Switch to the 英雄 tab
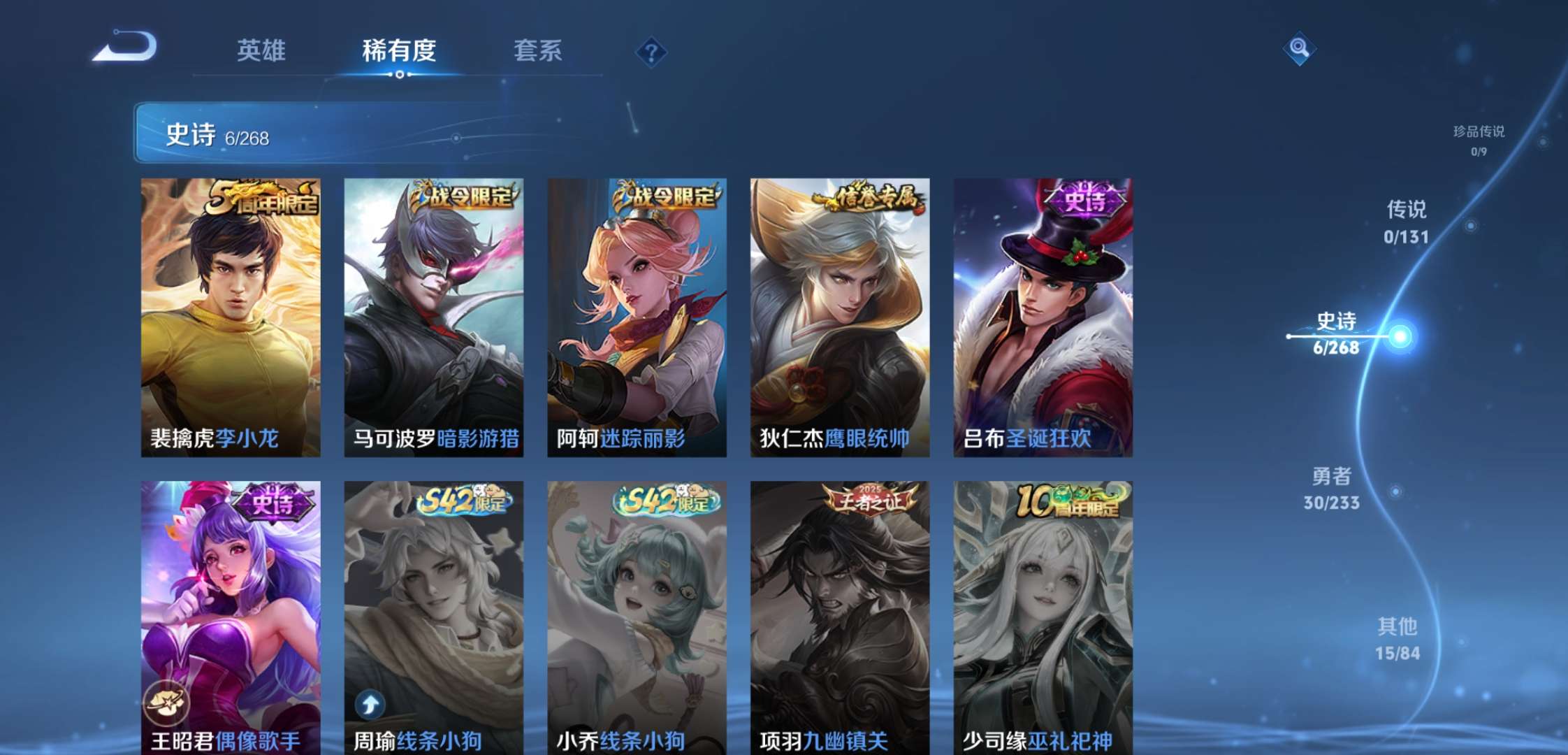Image resolution: width=1568 pixels, height=755 pixels. tap(263, 49)
